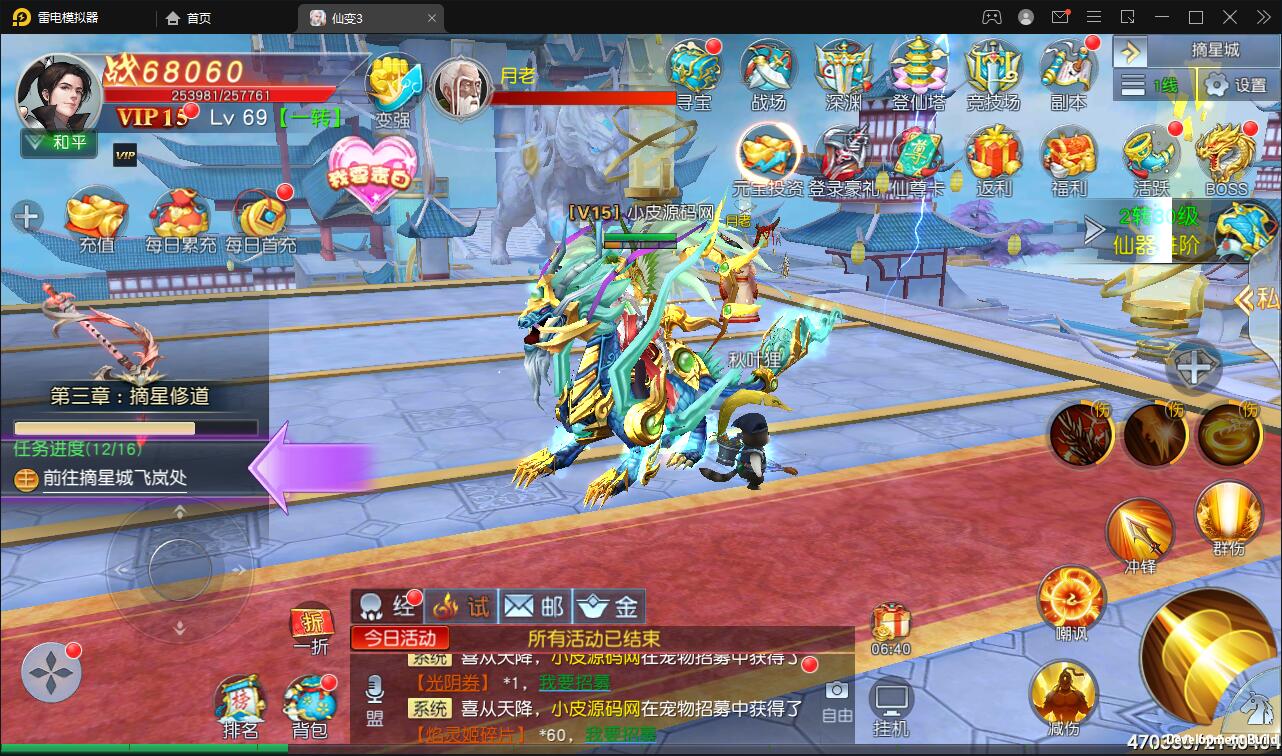Open the 背包 backpack
Viewport: 1282px width, 756px height.
(x=310, y=704)
